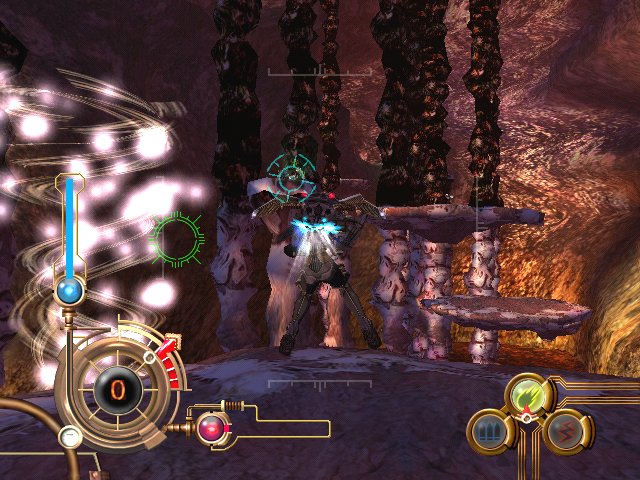Choose the bullets ammo weapon icon

pyautogui.click(x=489, y=432)
